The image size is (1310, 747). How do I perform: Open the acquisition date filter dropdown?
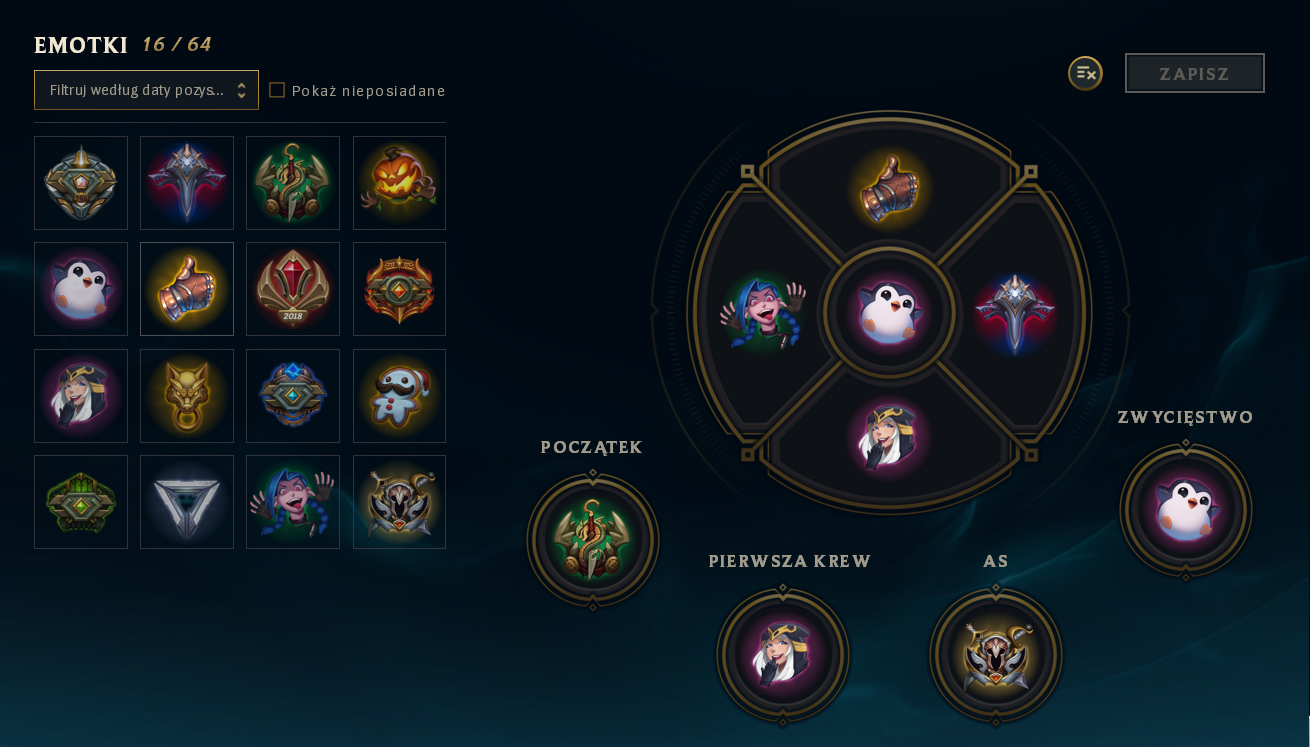[x=146, y=90]
